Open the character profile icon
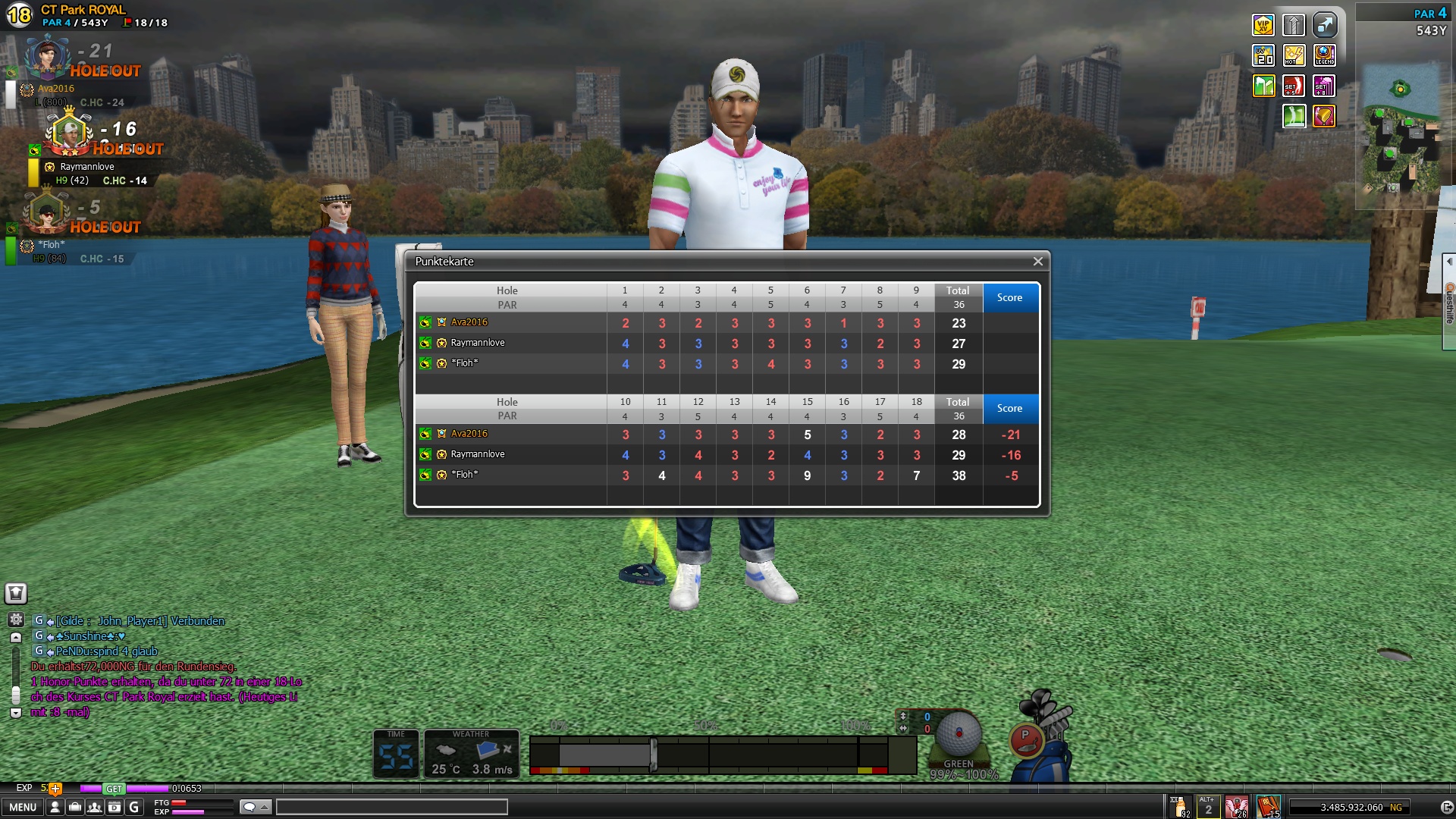 tap(55, 807)
